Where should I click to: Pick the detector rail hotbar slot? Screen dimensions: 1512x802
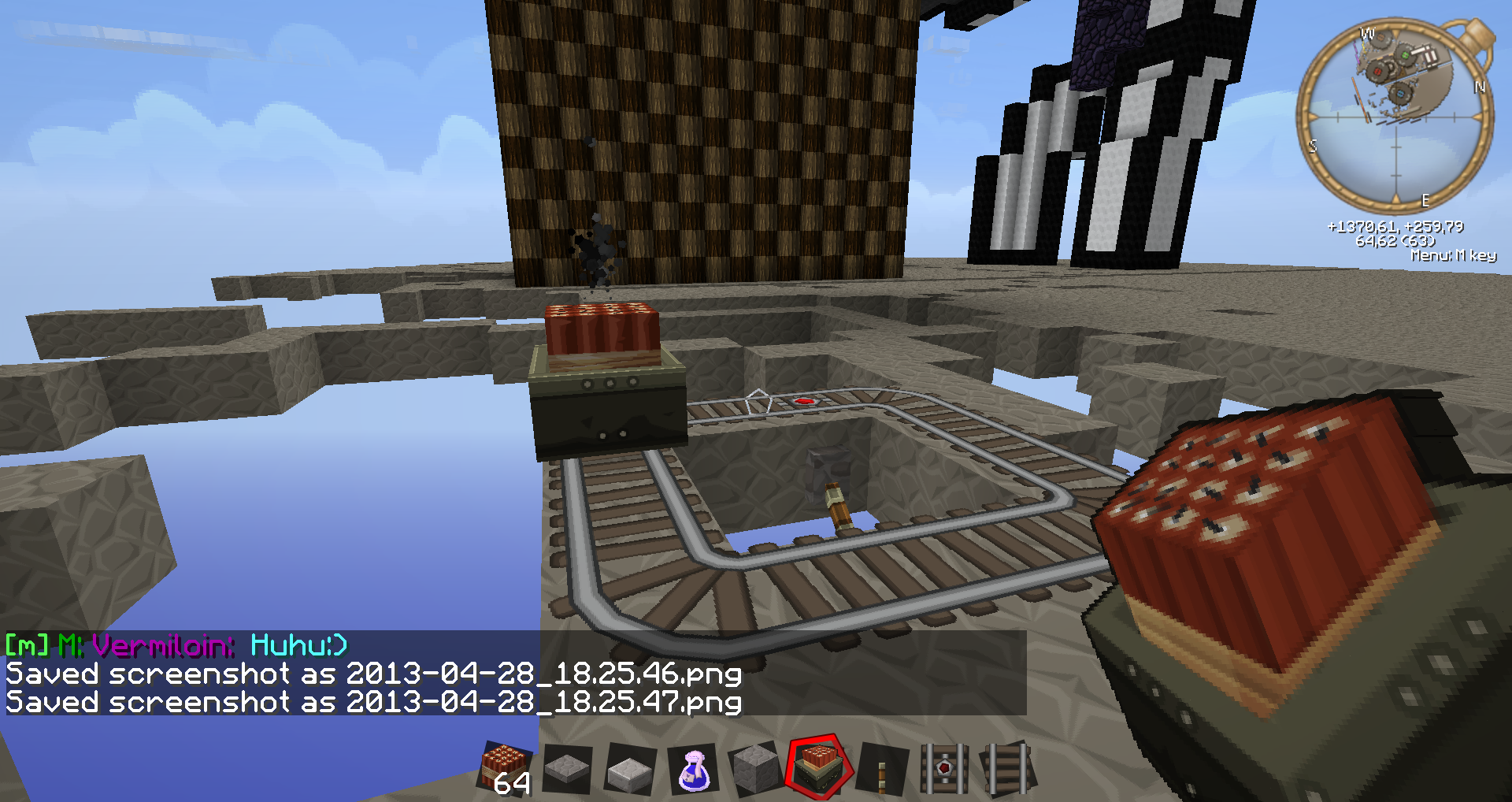pos(944,767)
